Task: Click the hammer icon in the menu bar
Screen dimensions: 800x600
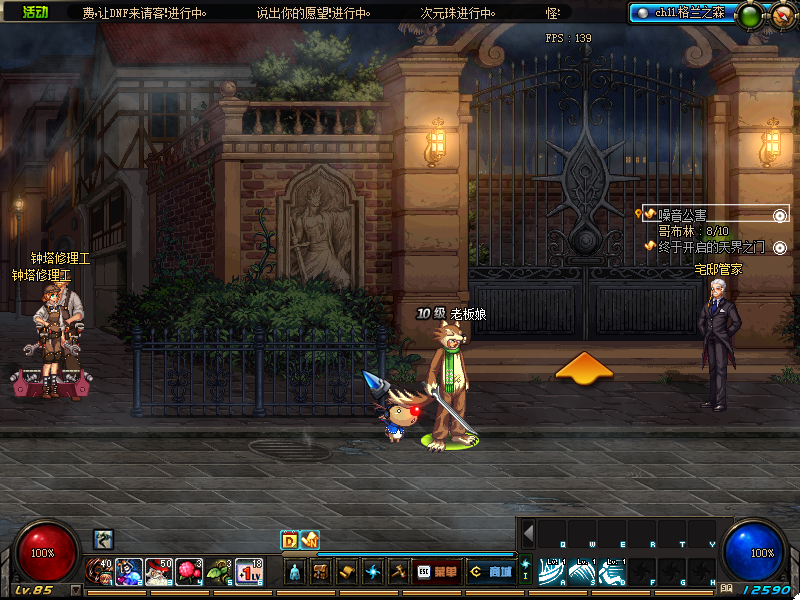Action: coord(397,572)
